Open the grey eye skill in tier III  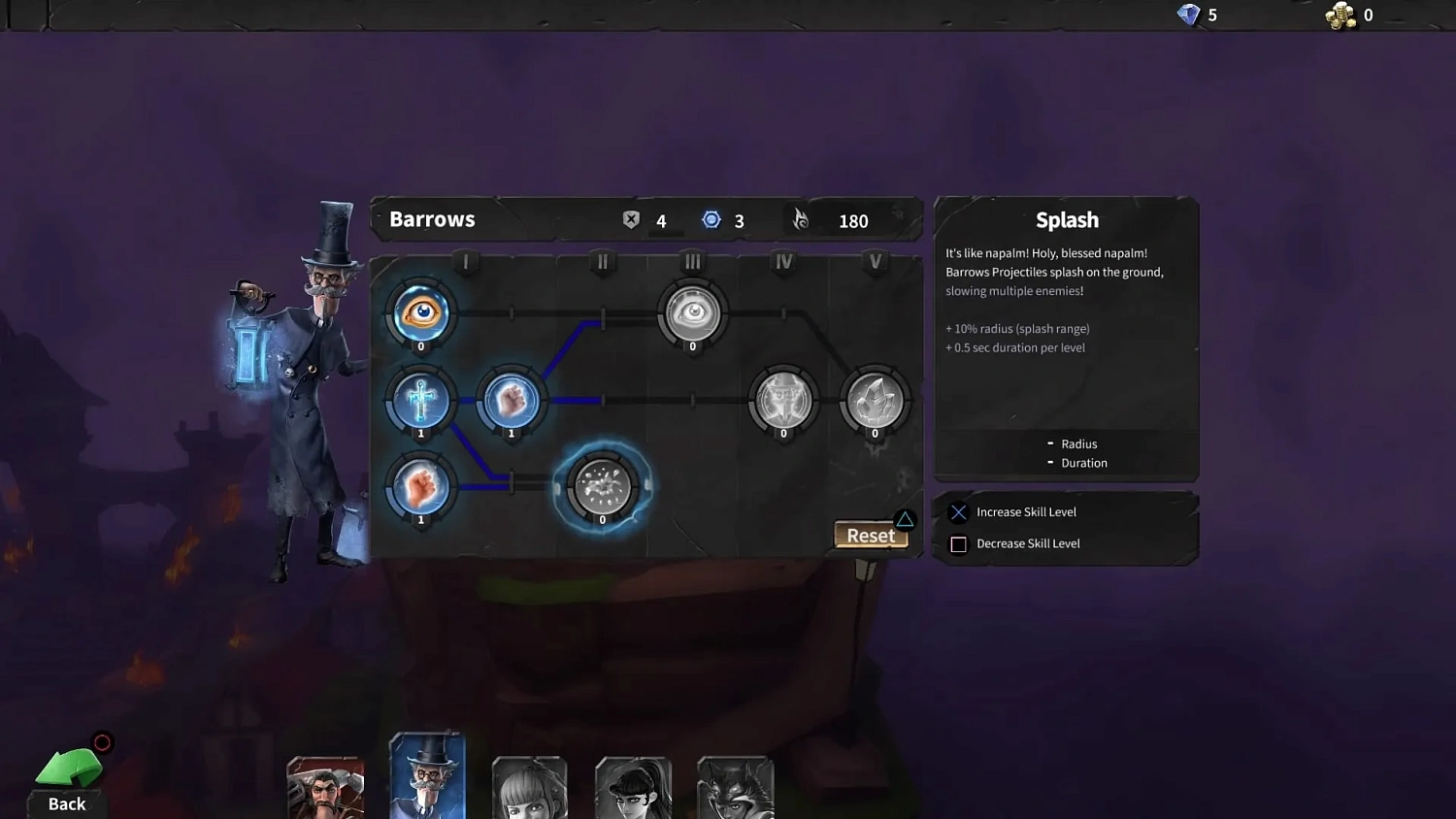point(691,312)
